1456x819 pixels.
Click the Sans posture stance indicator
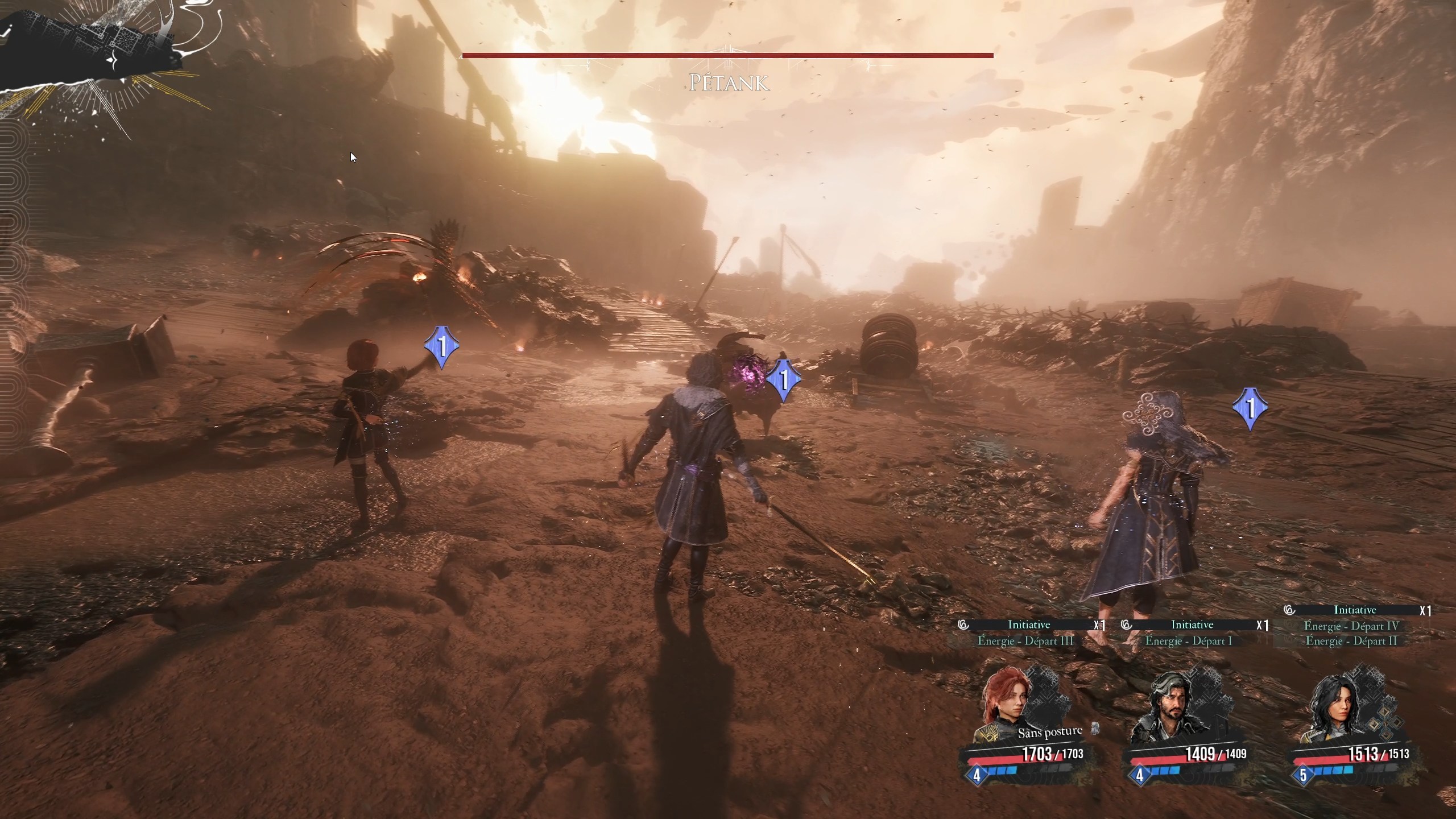point(1050,732)
